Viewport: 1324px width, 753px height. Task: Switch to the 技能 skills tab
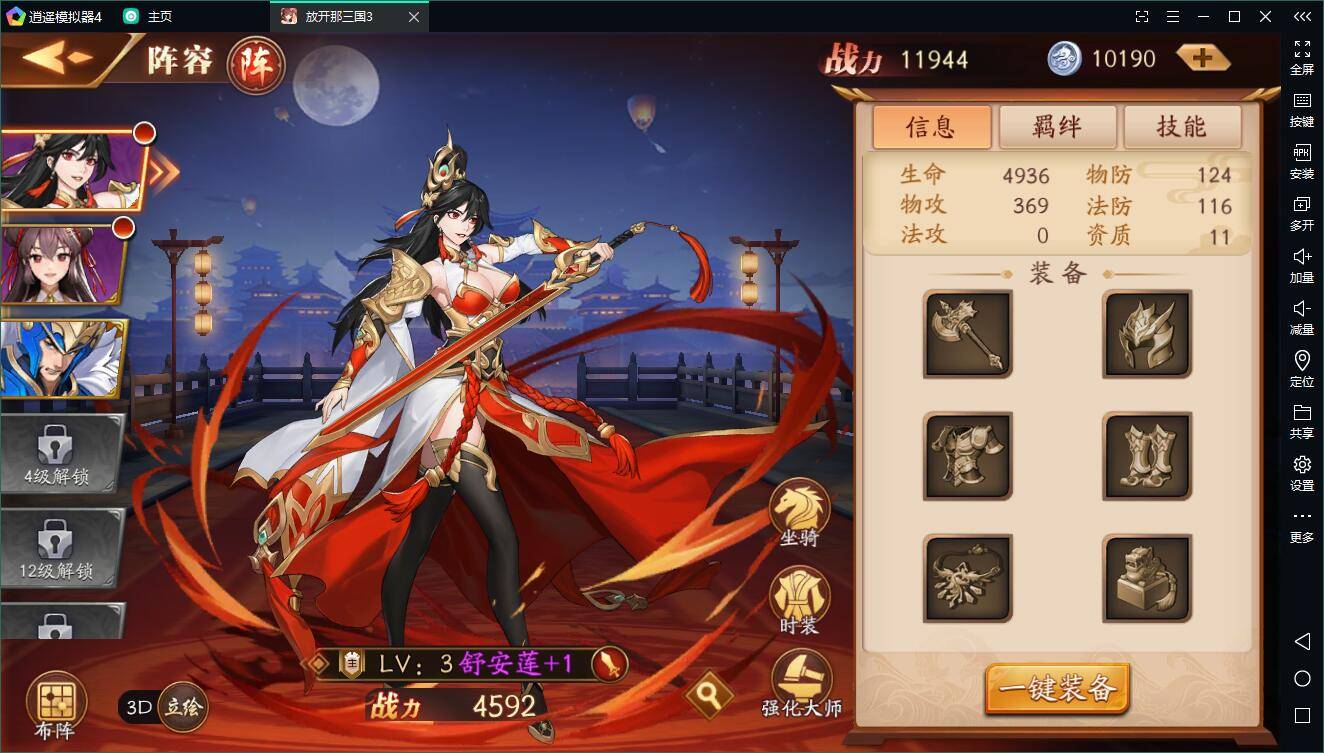pyautogui.click(x=1182, y=127)
